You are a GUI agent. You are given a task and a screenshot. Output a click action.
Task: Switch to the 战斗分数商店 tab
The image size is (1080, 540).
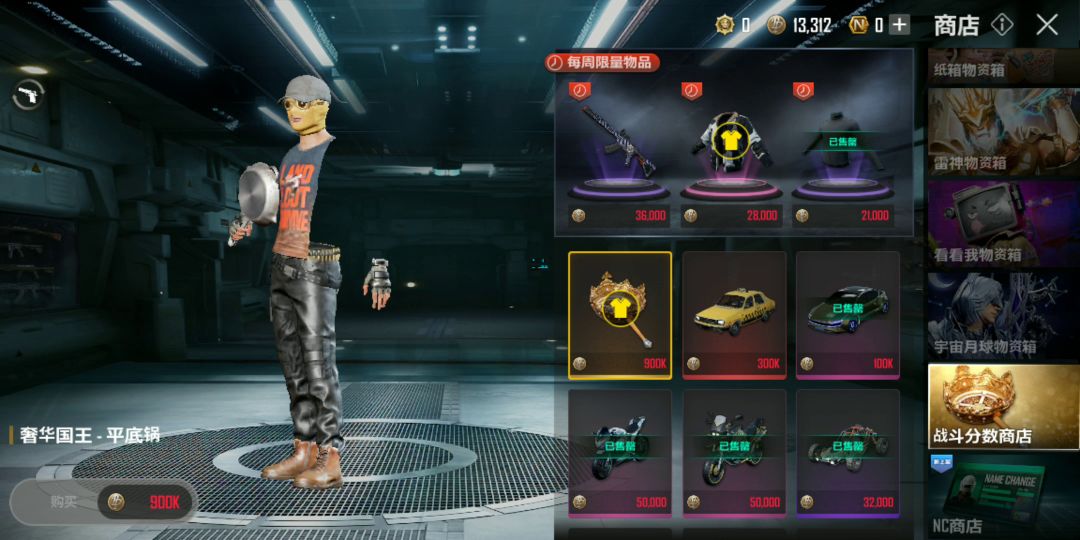[1003, 407]
